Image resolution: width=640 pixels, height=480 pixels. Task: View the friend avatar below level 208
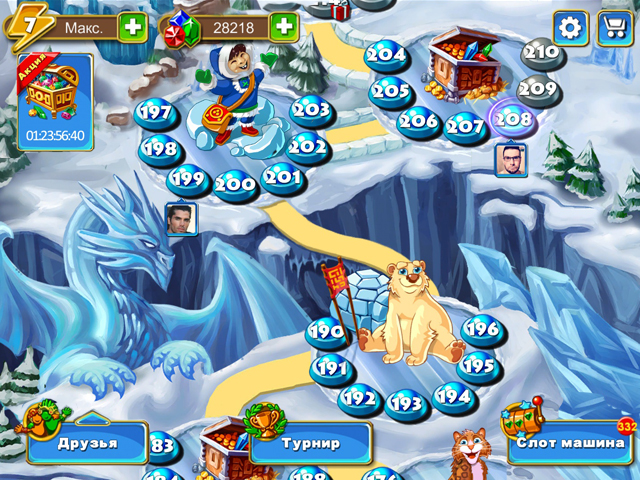click(510, 159)
